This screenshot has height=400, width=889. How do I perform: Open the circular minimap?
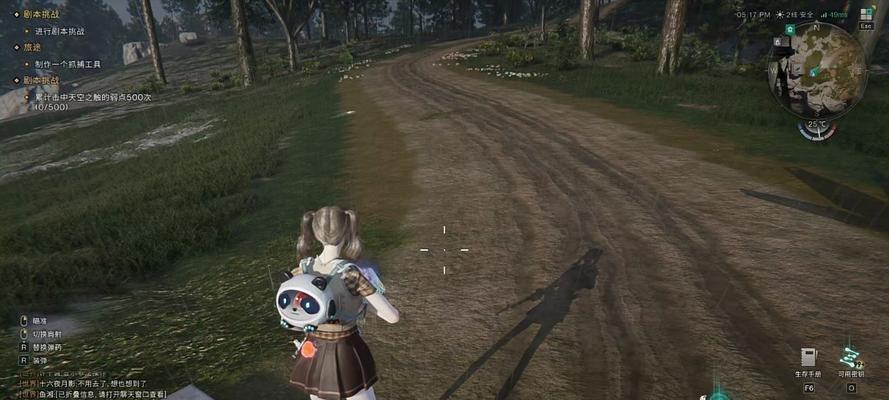(x=816, y=72)
